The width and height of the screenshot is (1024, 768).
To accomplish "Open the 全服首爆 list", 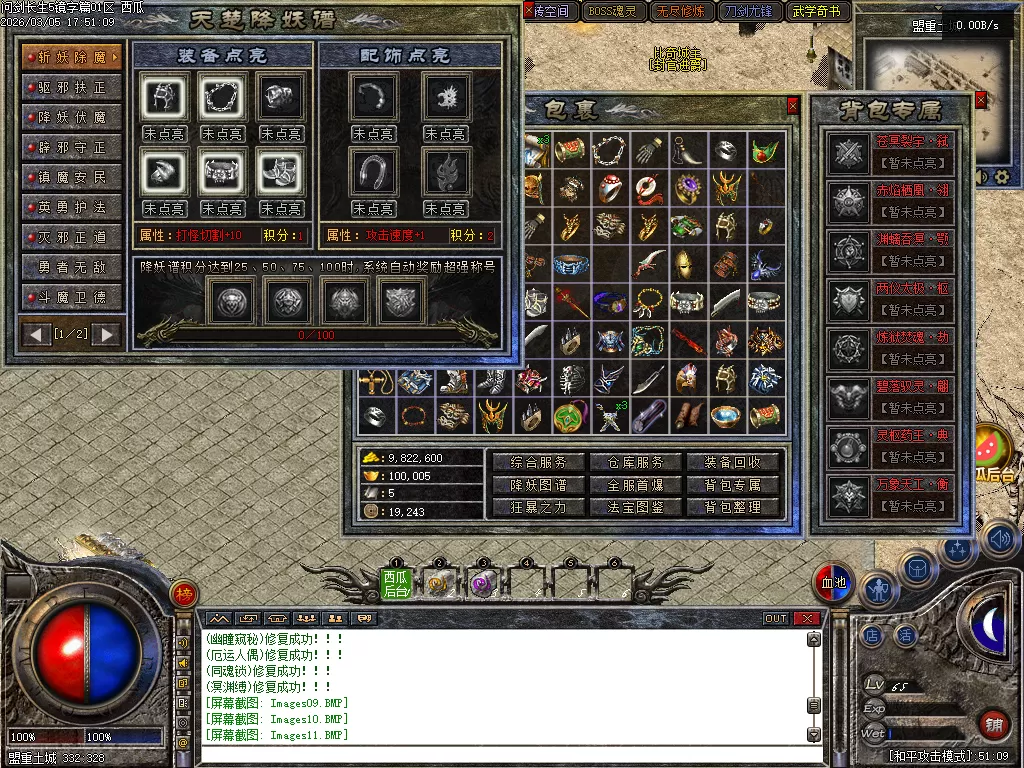I will [x=636, y=485].
